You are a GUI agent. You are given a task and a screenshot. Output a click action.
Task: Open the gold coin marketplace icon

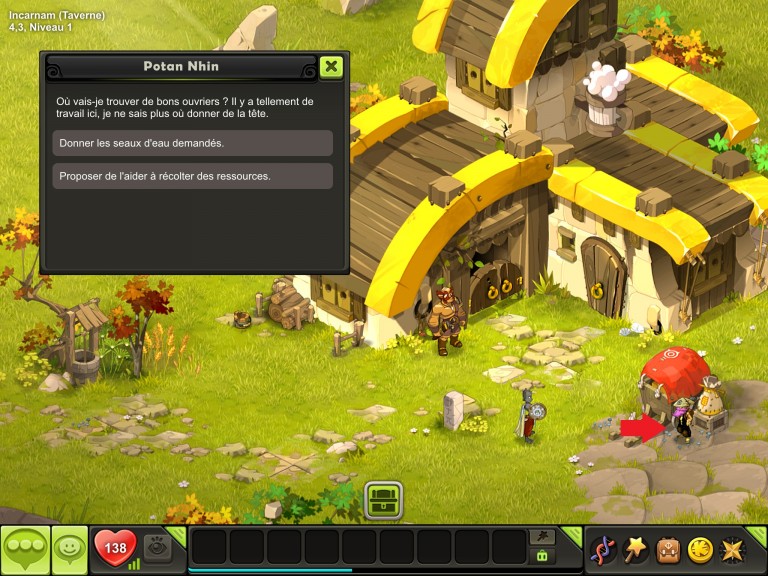(x=700, y=550)
